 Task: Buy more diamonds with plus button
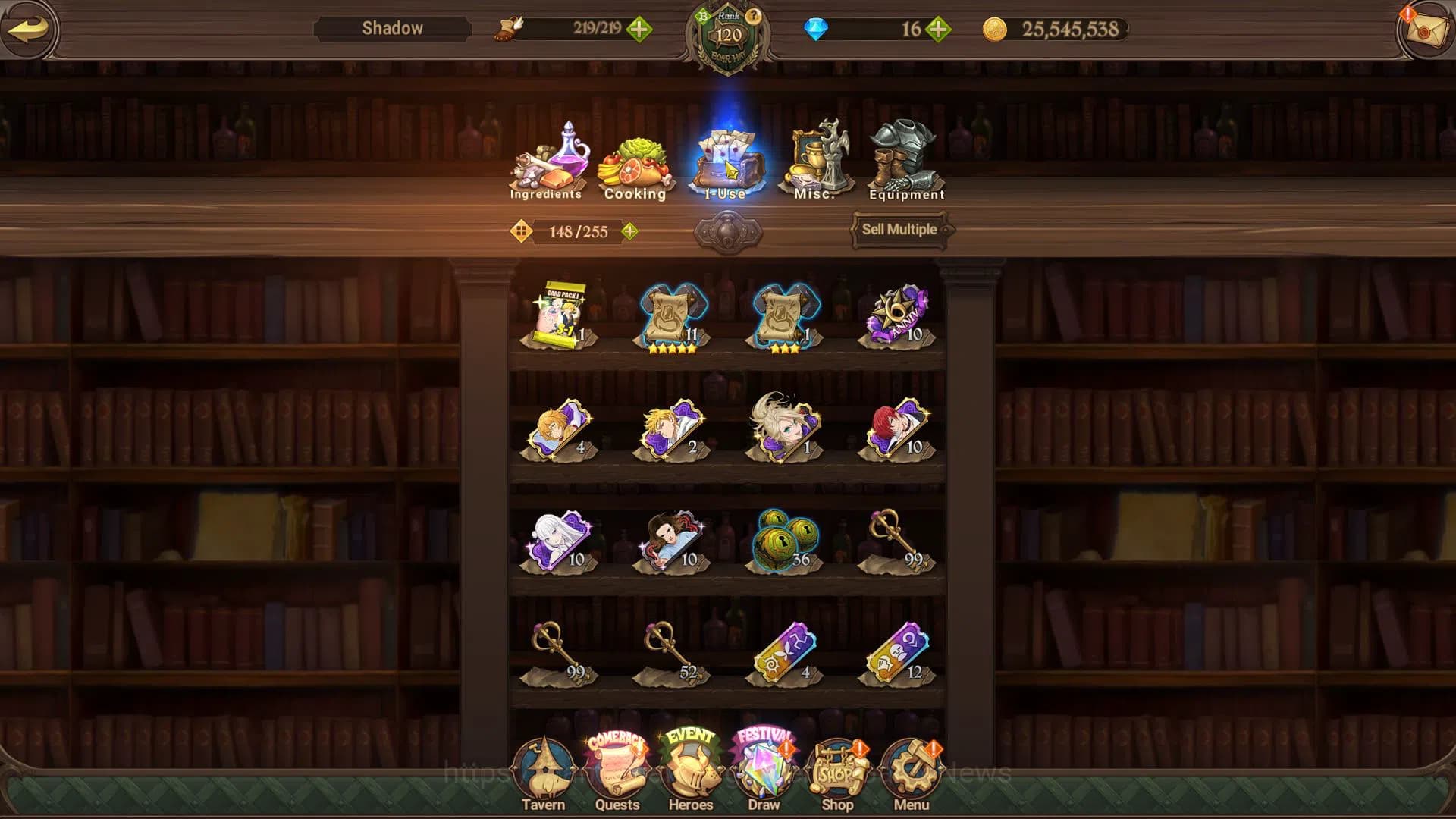938,30
